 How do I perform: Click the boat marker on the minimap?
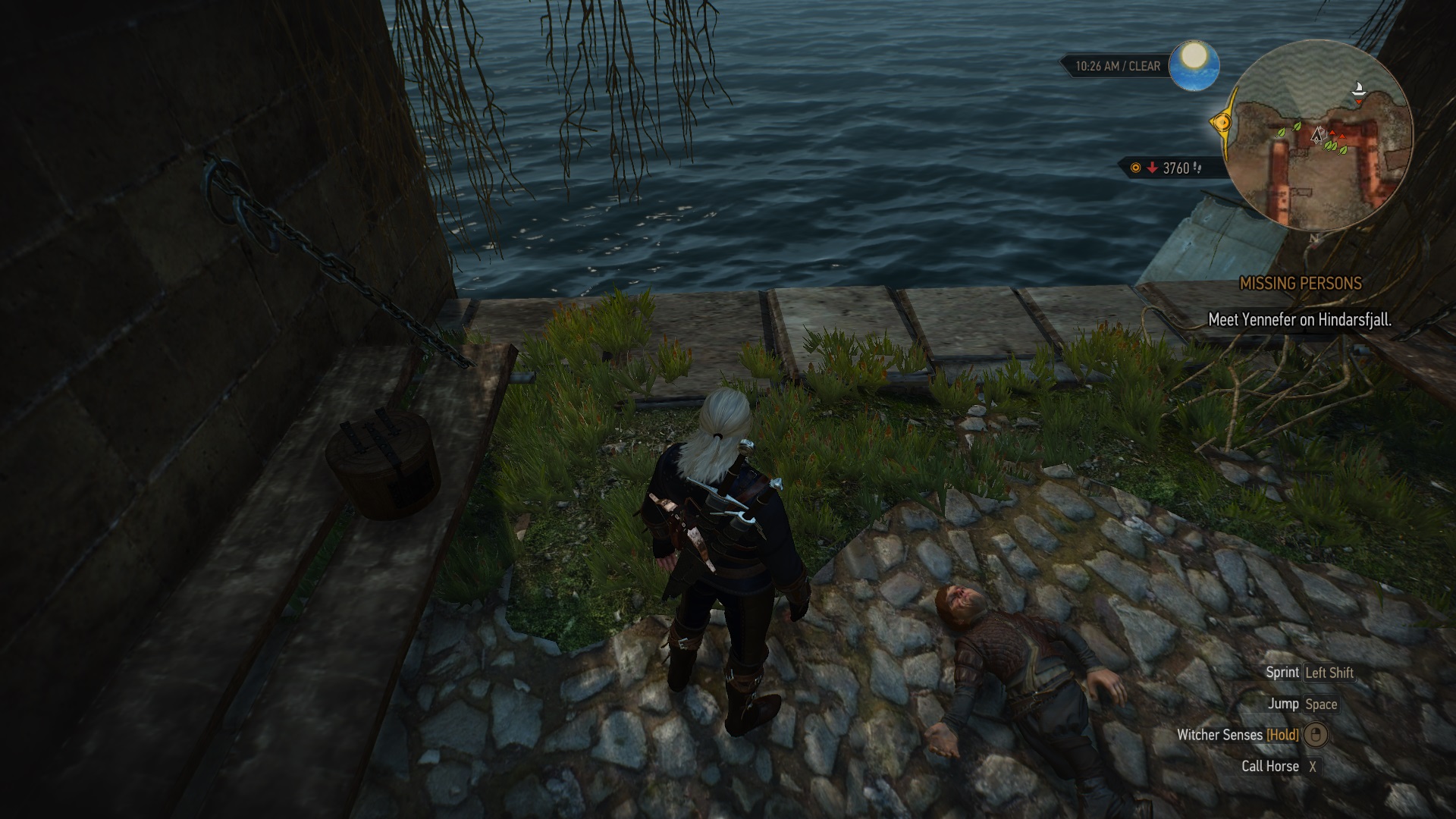(x=1359, y=89)
